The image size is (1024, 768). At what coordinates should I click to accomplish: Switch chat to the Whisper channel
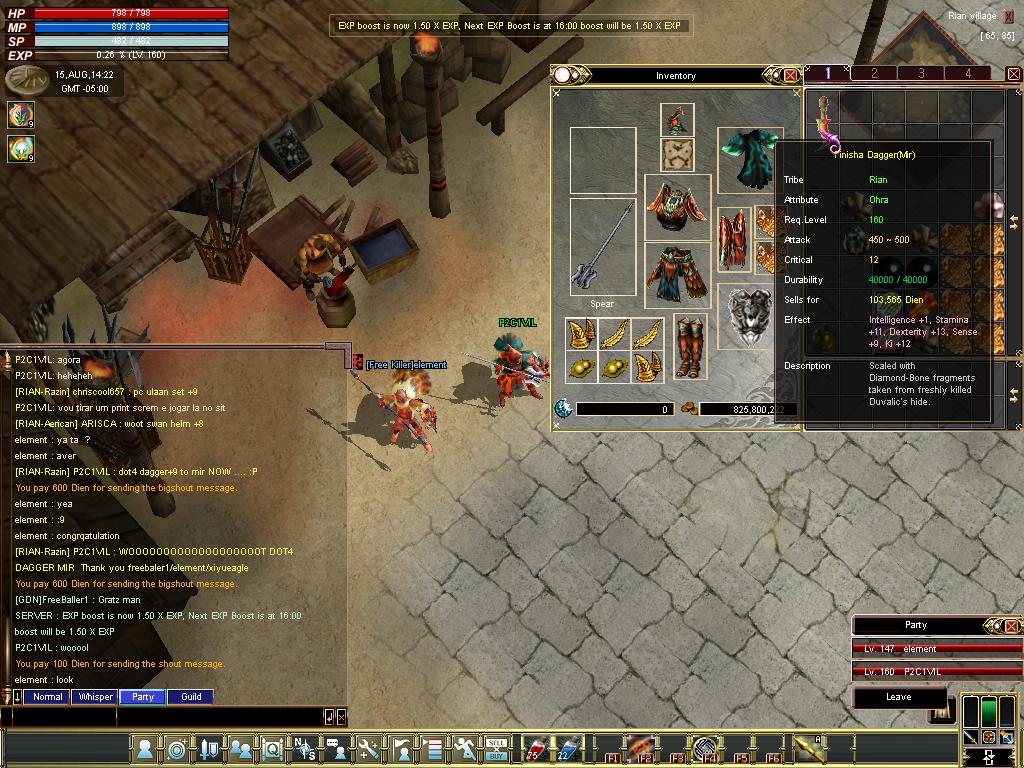[96, 697]
